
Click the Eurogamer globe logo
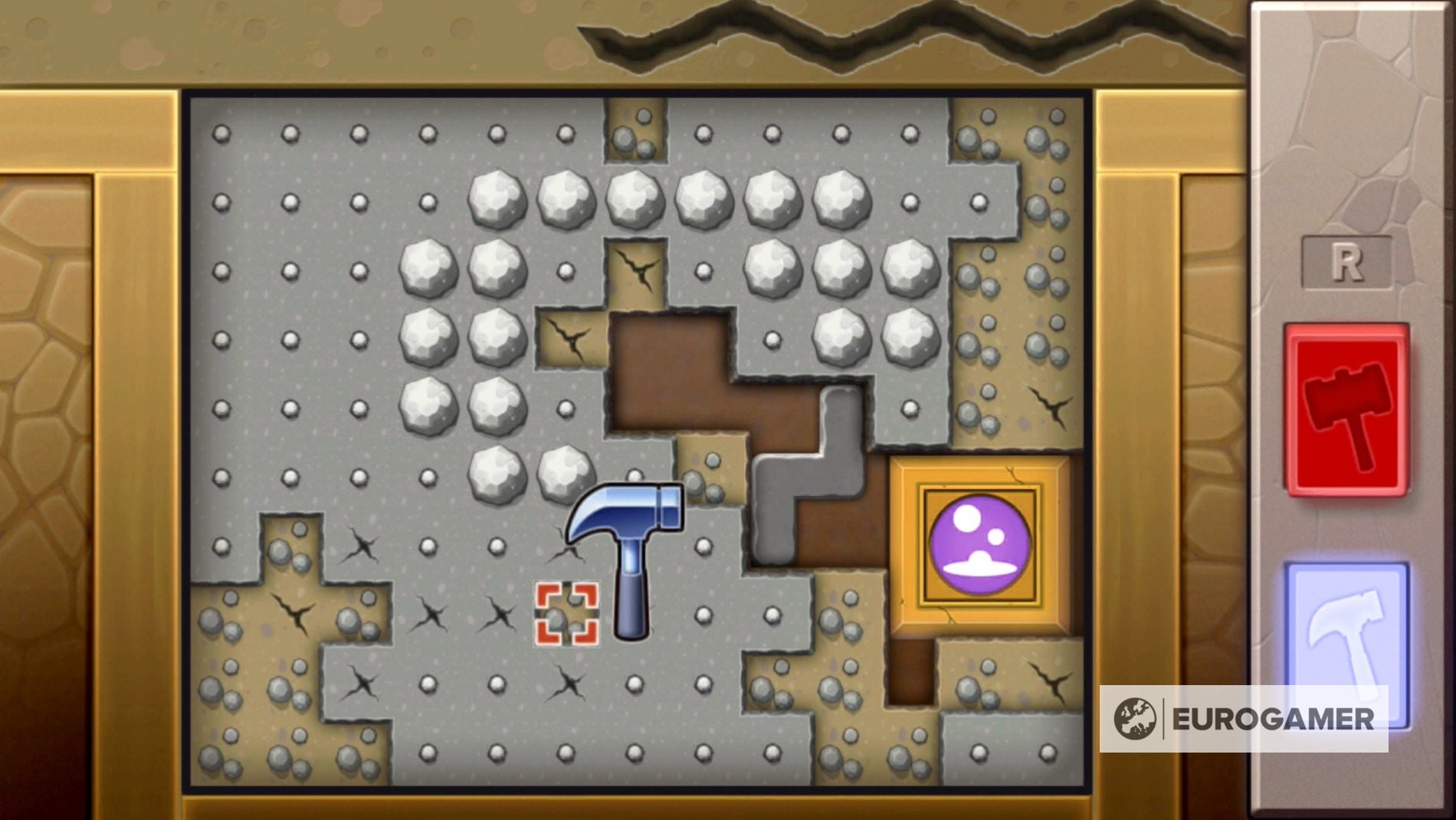(1133, 719)
